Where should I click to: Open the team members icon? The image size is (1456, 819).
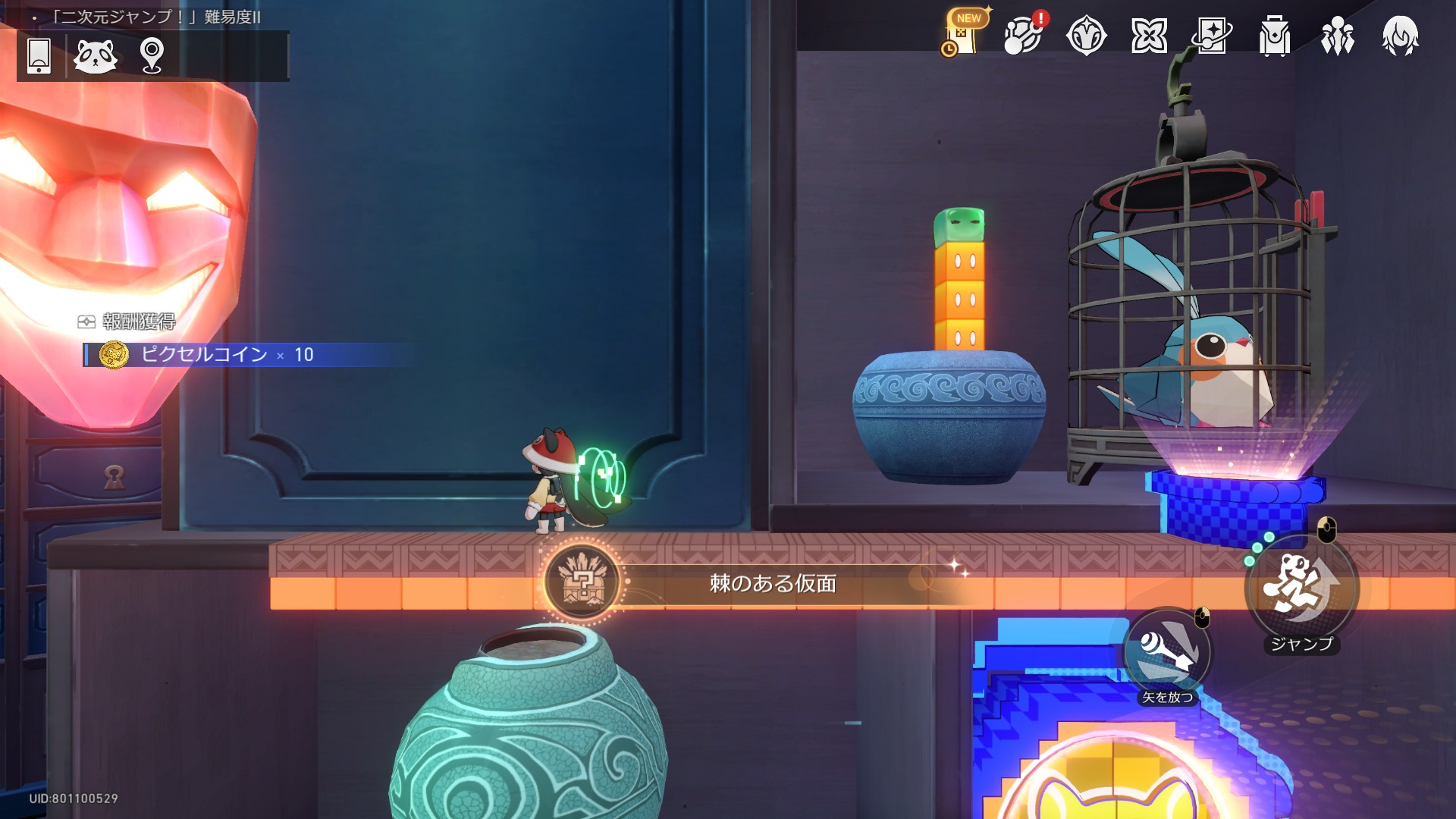pyautogui.click(x=1337, y=36)
